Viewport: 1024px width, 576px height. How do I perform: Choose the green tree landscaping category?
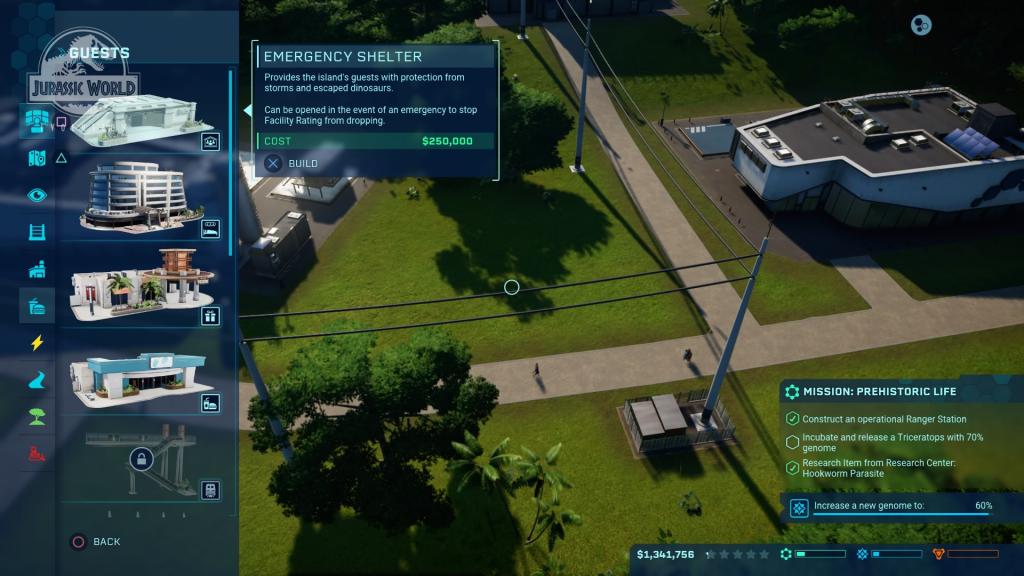click(37, 417)
